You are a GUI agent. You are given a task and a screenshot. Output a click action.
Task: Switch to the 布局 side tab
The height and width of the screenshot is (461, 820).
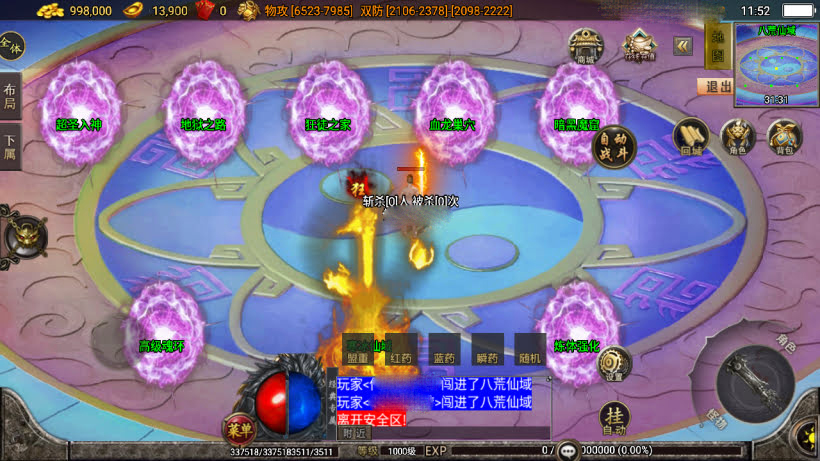(10, 96)
